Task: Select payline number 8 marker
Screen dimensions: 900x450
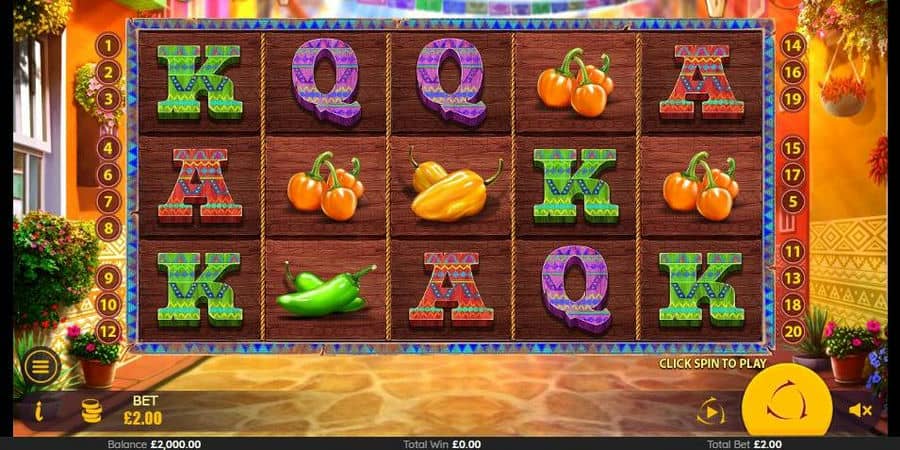Action: [x=108, y=228]
